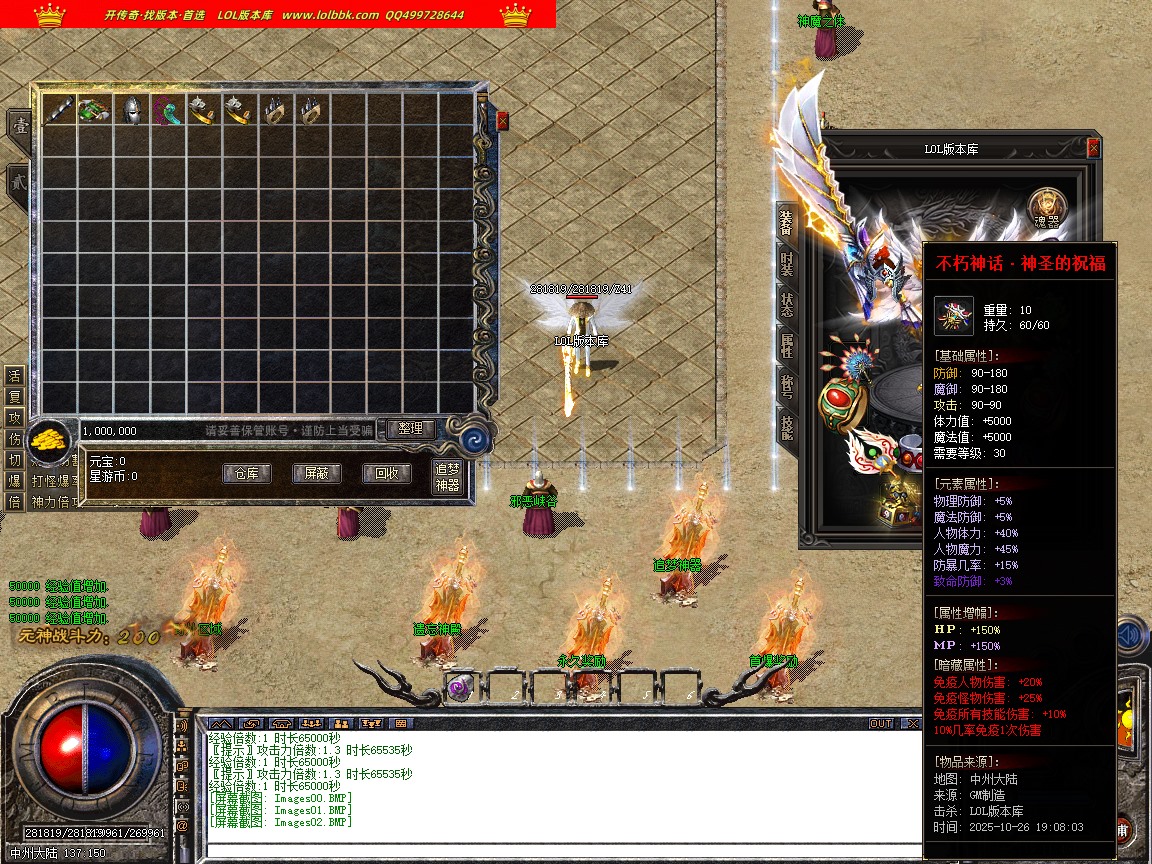The width and height of the screenshot is (1152, 864).
Task: Close the inventory bag window
Action: click(502, 121)
